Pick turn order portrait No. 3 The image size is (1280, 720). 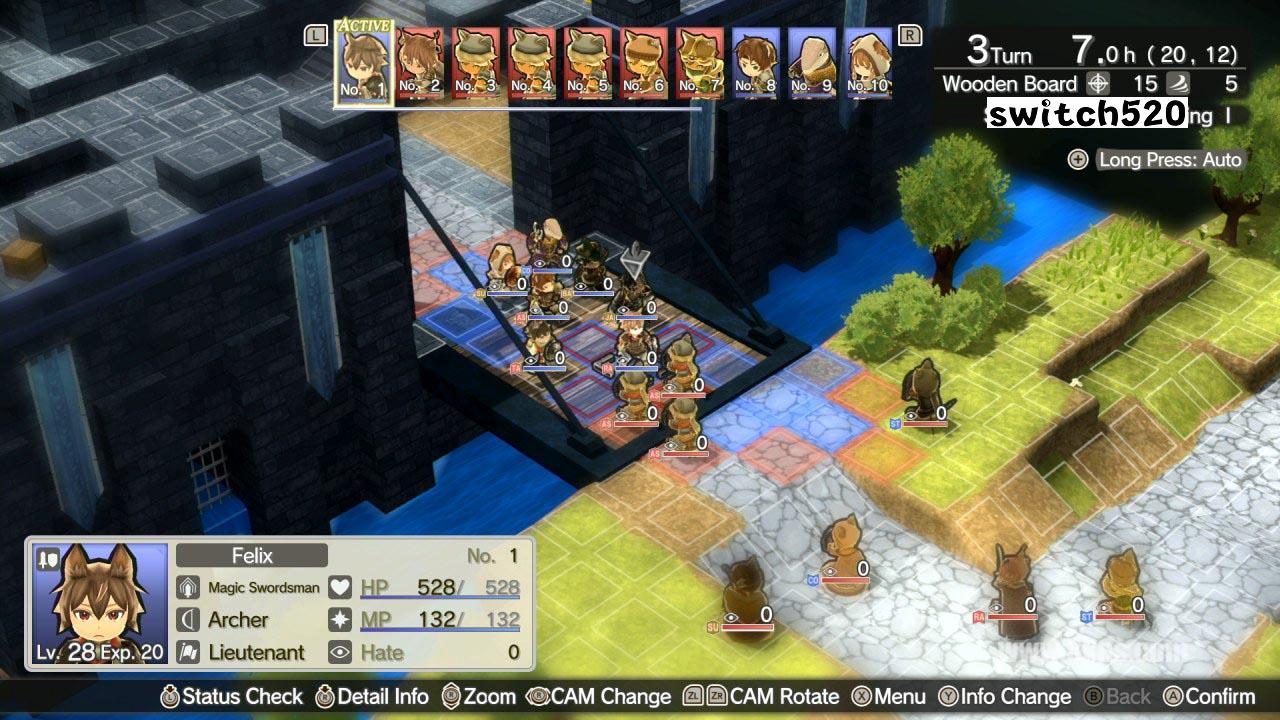(x=476, y=62)
